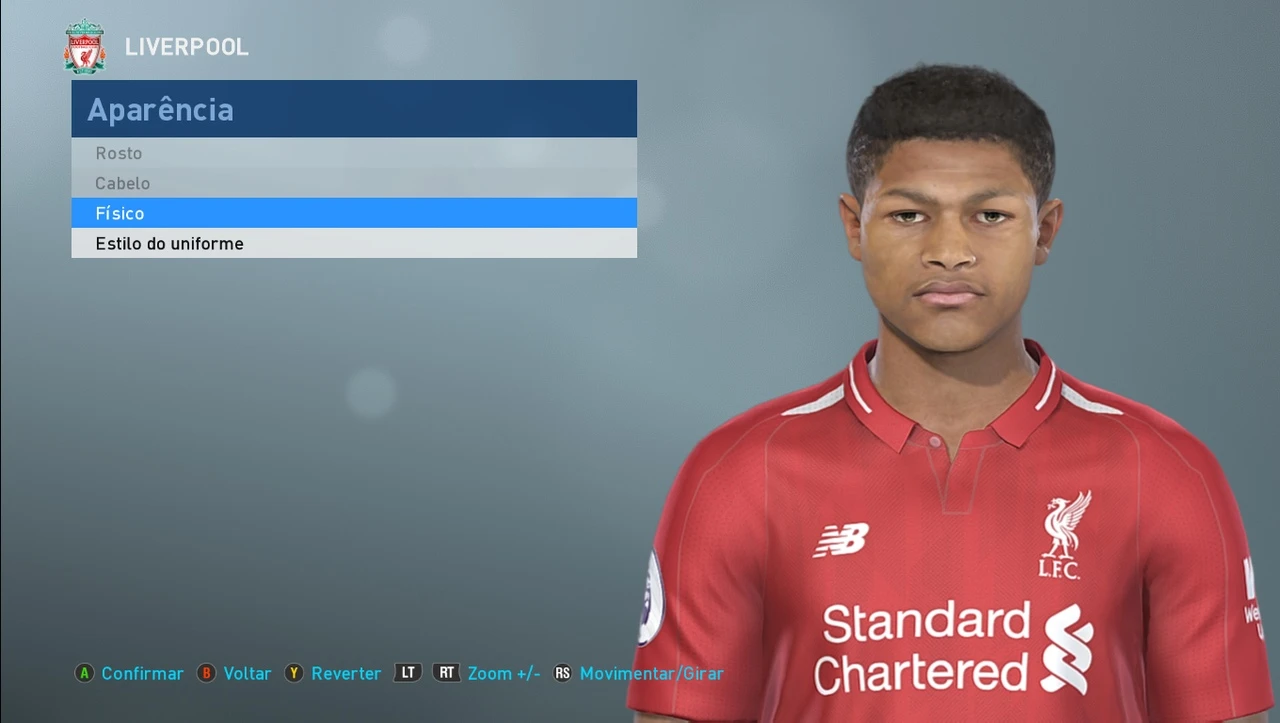
Task: Click Zoom +/- control
Action: pos(503,673)
